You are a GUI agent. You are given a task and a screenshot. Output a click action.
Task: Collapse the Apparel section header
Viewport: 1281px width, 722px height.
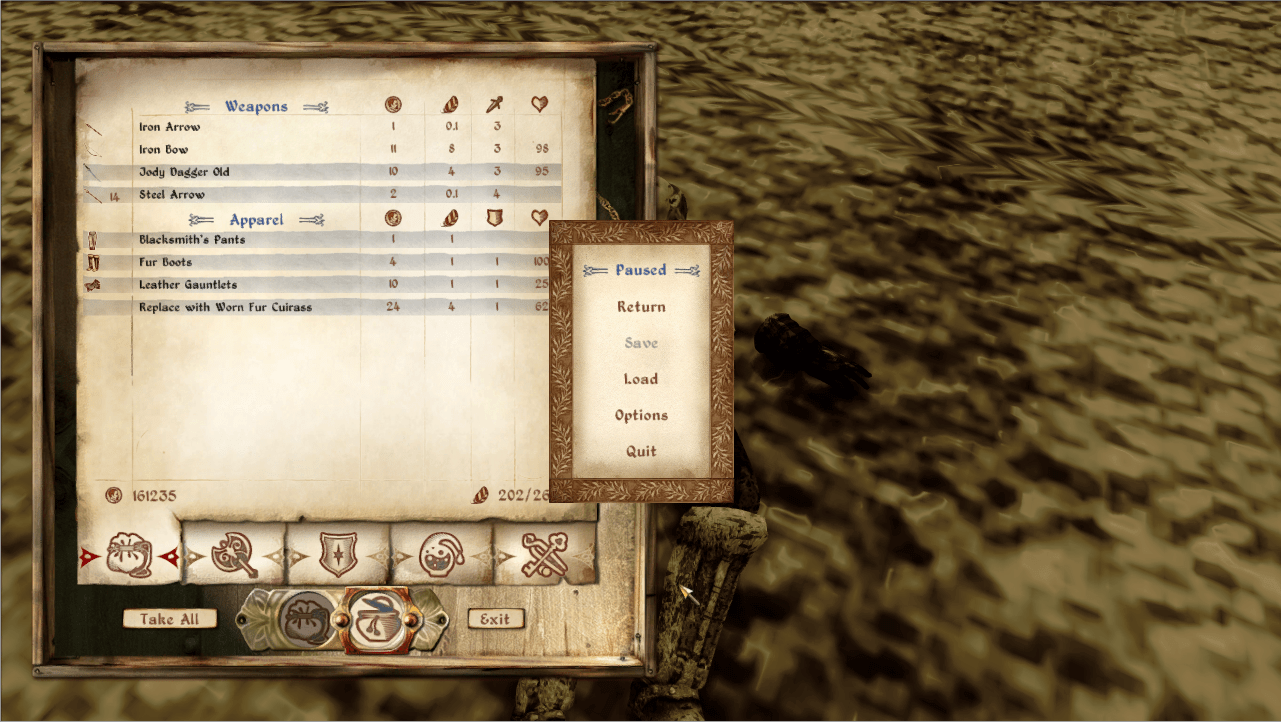tap(255, 219)
